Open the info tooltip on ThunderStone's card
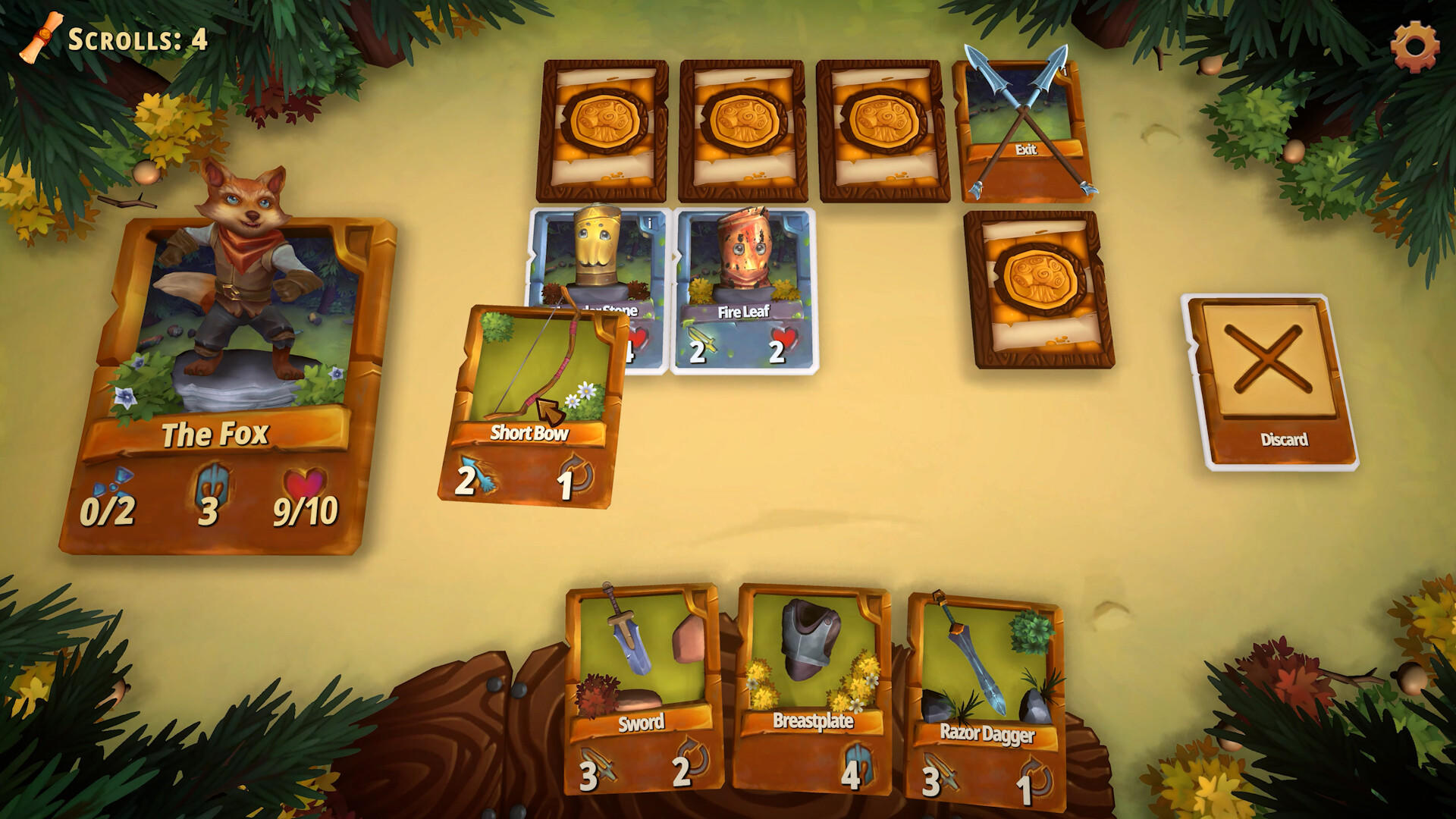This screenshot has height=819, width=1456. (650, 221)
